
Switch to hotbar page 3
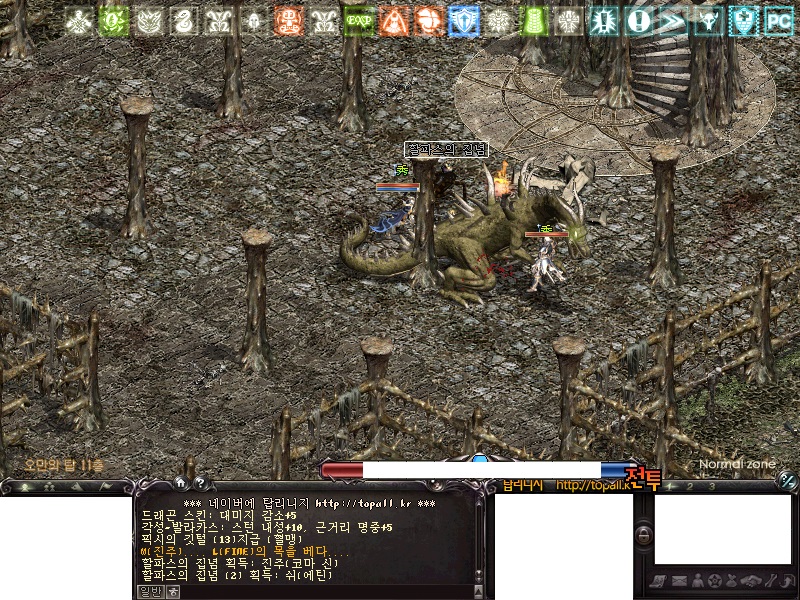(711, 487)
